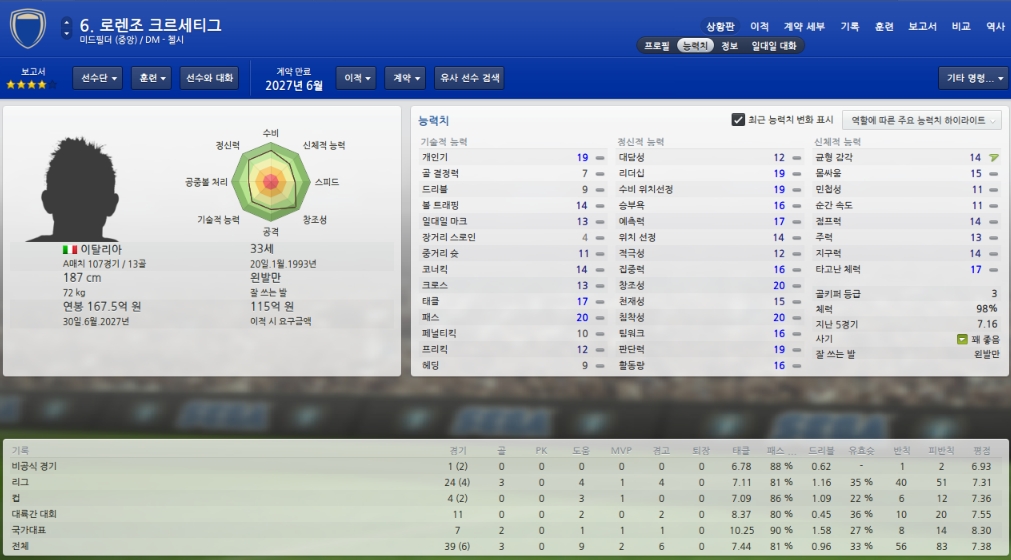Image resolution: width=1011 pixels, height=560 pixels.
Task: Select the 능력치 tab
Action: tap(694, 46)
